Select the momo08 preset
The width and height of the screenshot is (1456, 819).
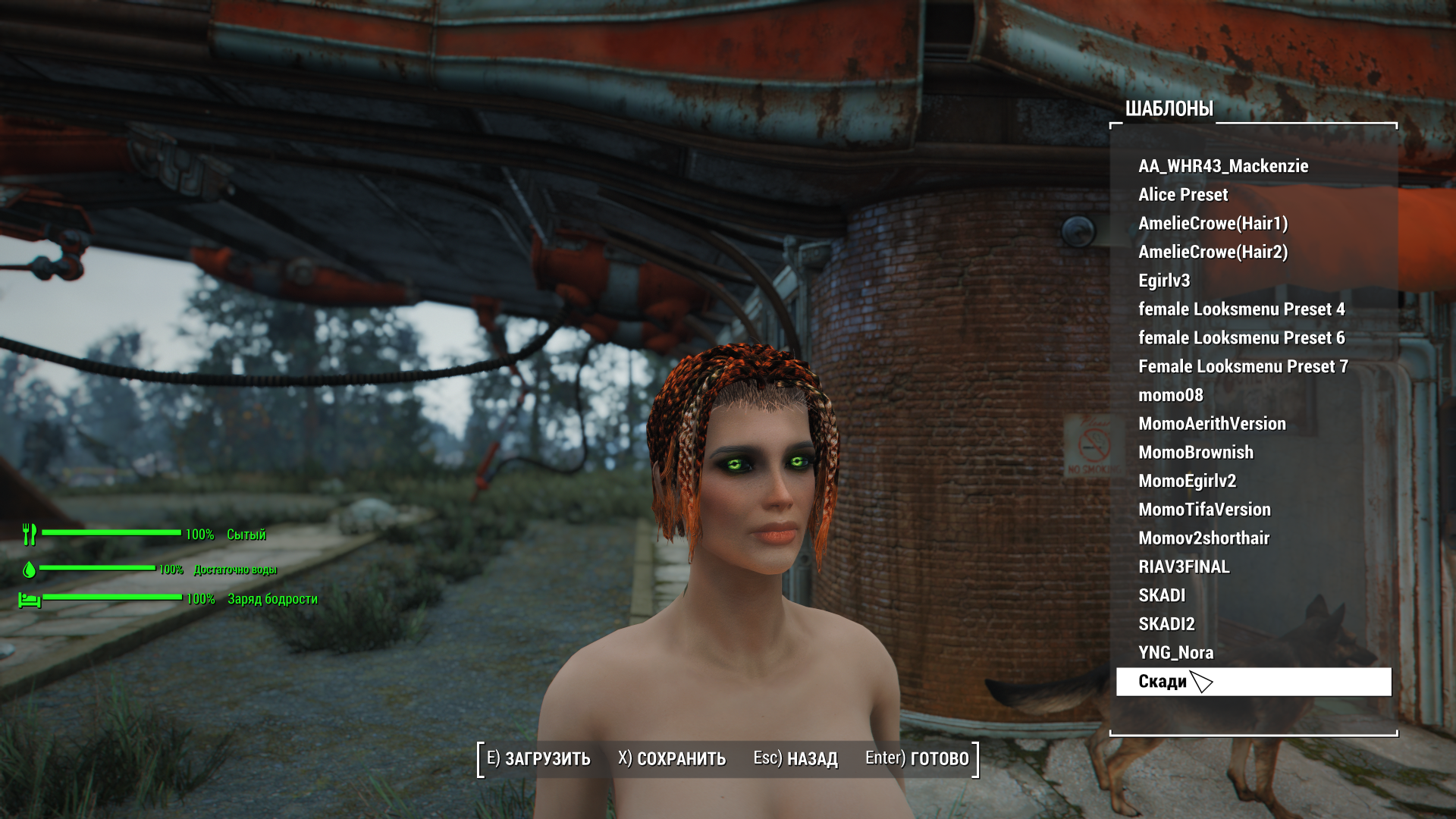1170,395
